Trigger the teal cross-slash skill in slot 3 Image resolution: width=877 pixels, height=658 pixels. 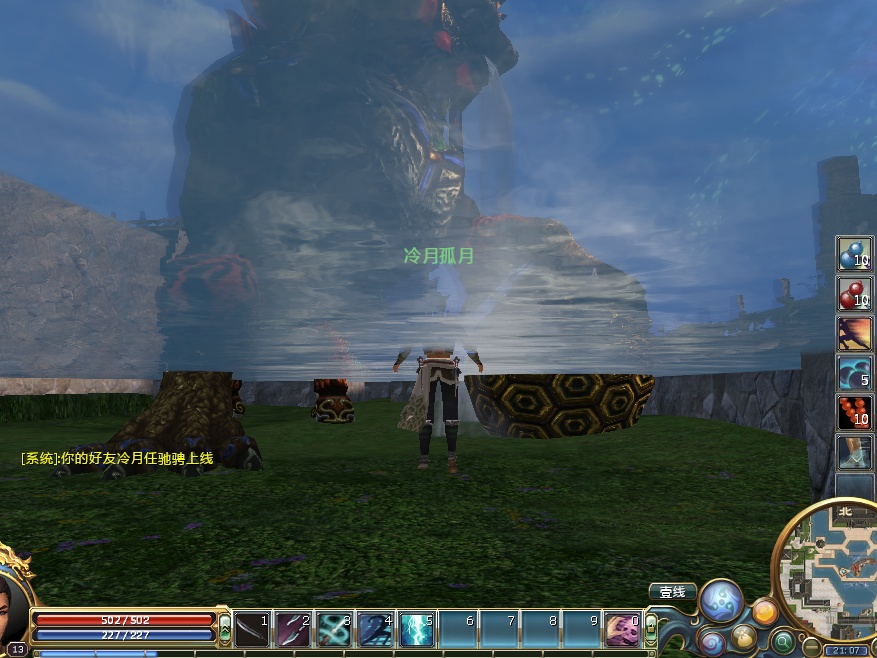pyautogui.click(x=334, y=630)
